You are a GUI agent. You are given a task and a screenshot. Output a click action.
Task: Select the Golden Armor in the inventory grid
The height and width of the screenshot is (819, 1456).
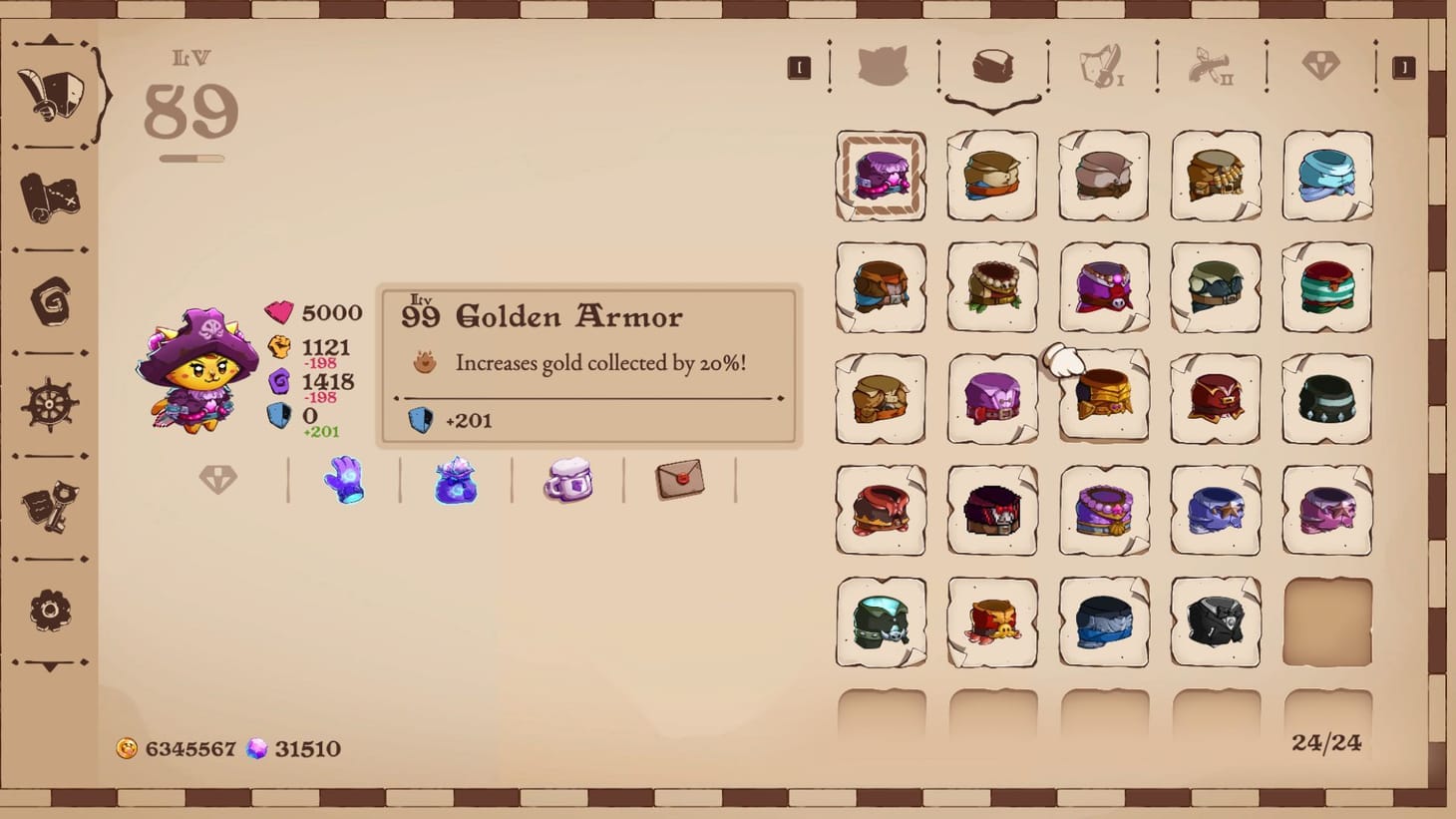click(1104, 398)
